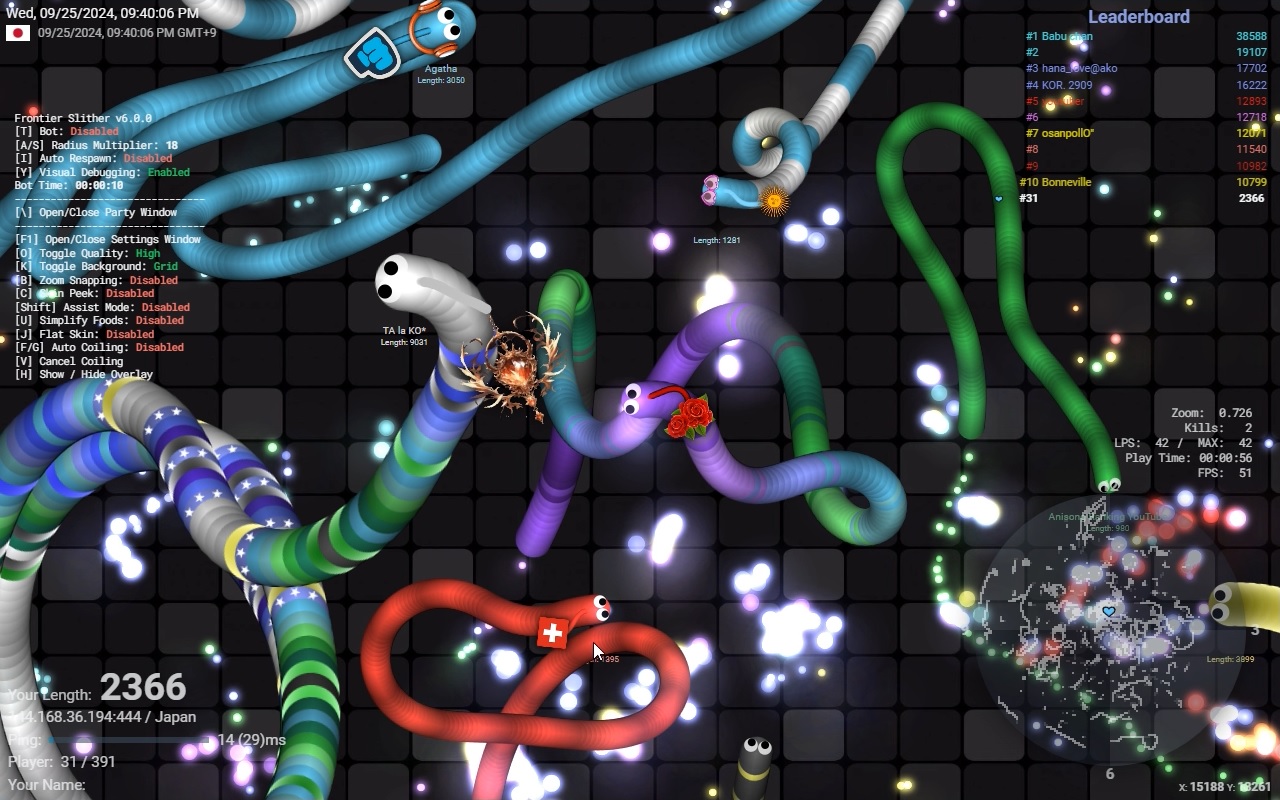Click the Japan flag icon near the timestamp

16,31
